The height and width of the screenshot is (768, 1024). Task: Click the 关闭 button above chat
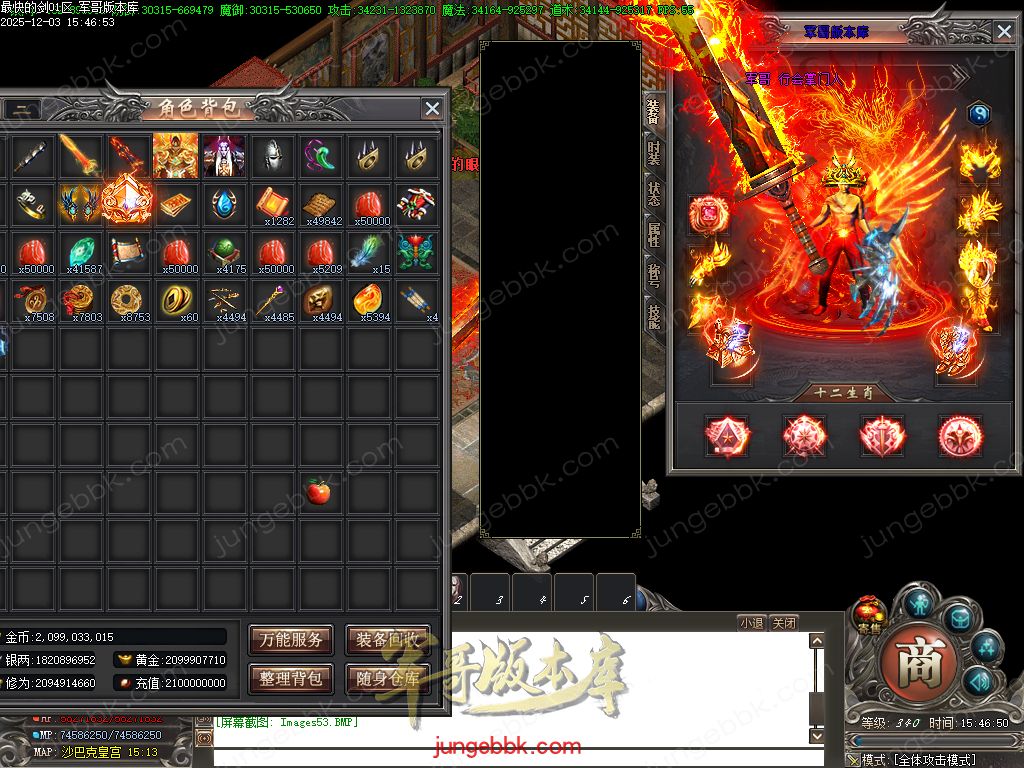coord(784,622)
